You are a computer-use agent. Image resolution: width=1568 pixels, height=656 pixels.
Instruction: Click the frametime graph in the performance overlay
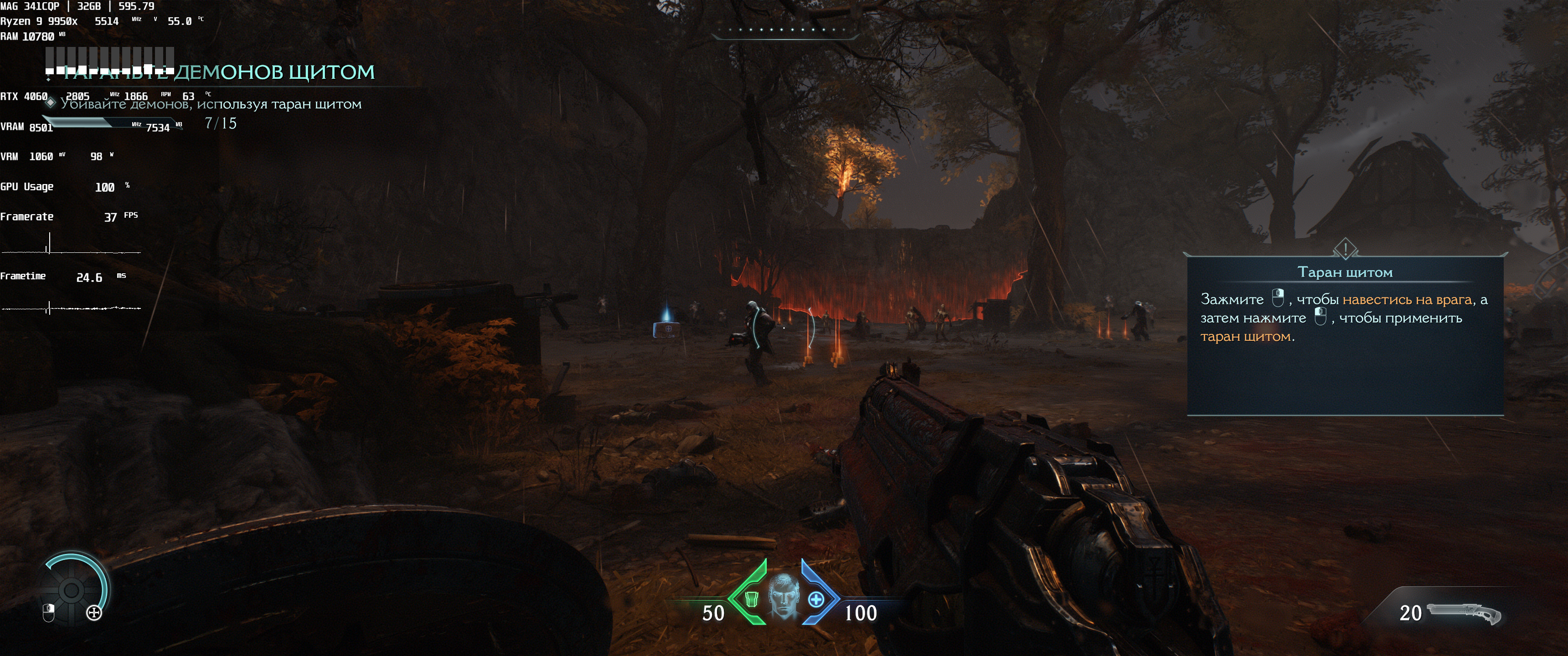tap(71, 308)
